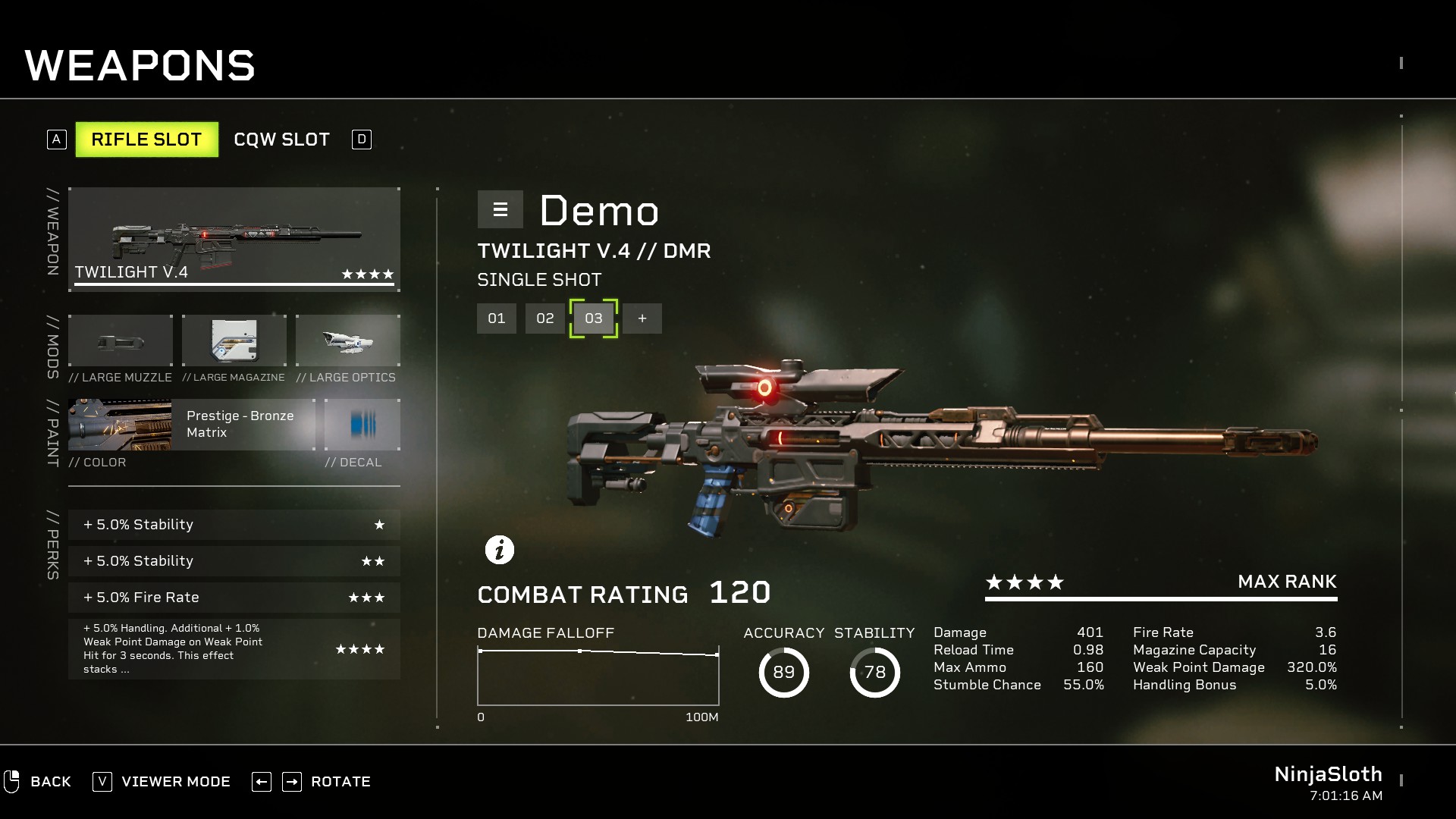The height and width of the screenshot is (819, 1456).
Task: Switch to loadout preset 02
Action: 545,318
